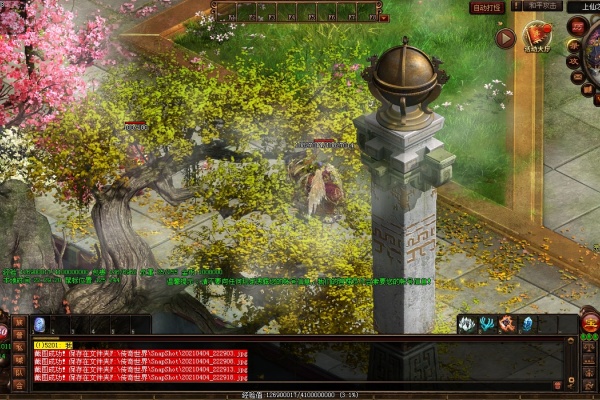Click the red 历 round minimap button
This screenshot has width=600, height=400.
pyautogui.click(x=577, y=27)
